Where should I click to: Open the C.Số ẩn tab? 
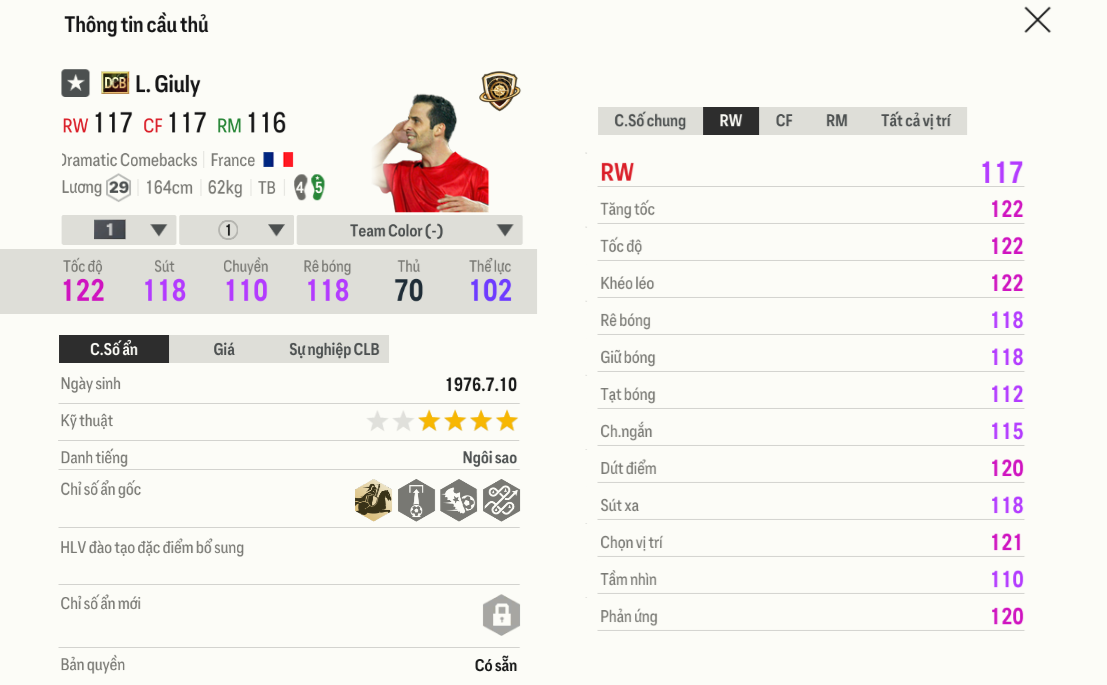[x=114, y=349]
